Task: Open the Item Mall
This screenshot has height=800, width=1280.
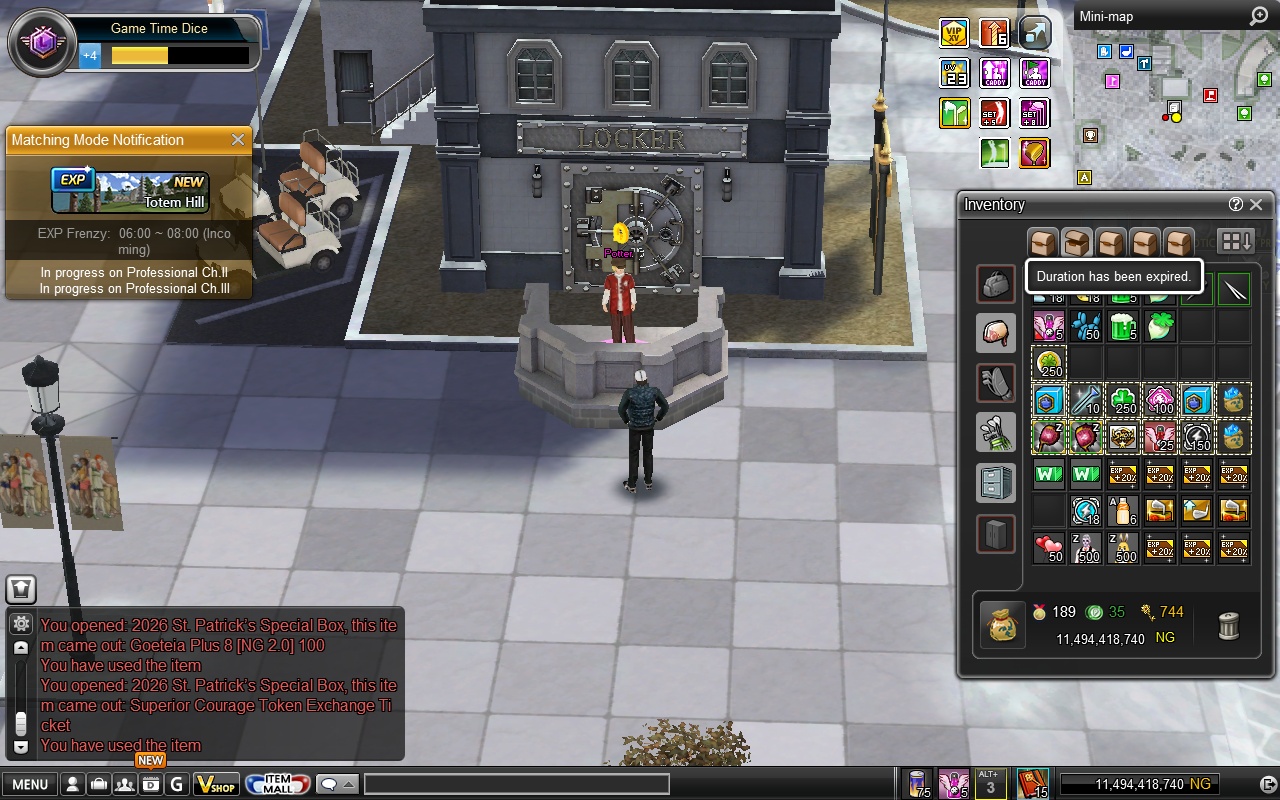Action: click(x=276, y=784)
